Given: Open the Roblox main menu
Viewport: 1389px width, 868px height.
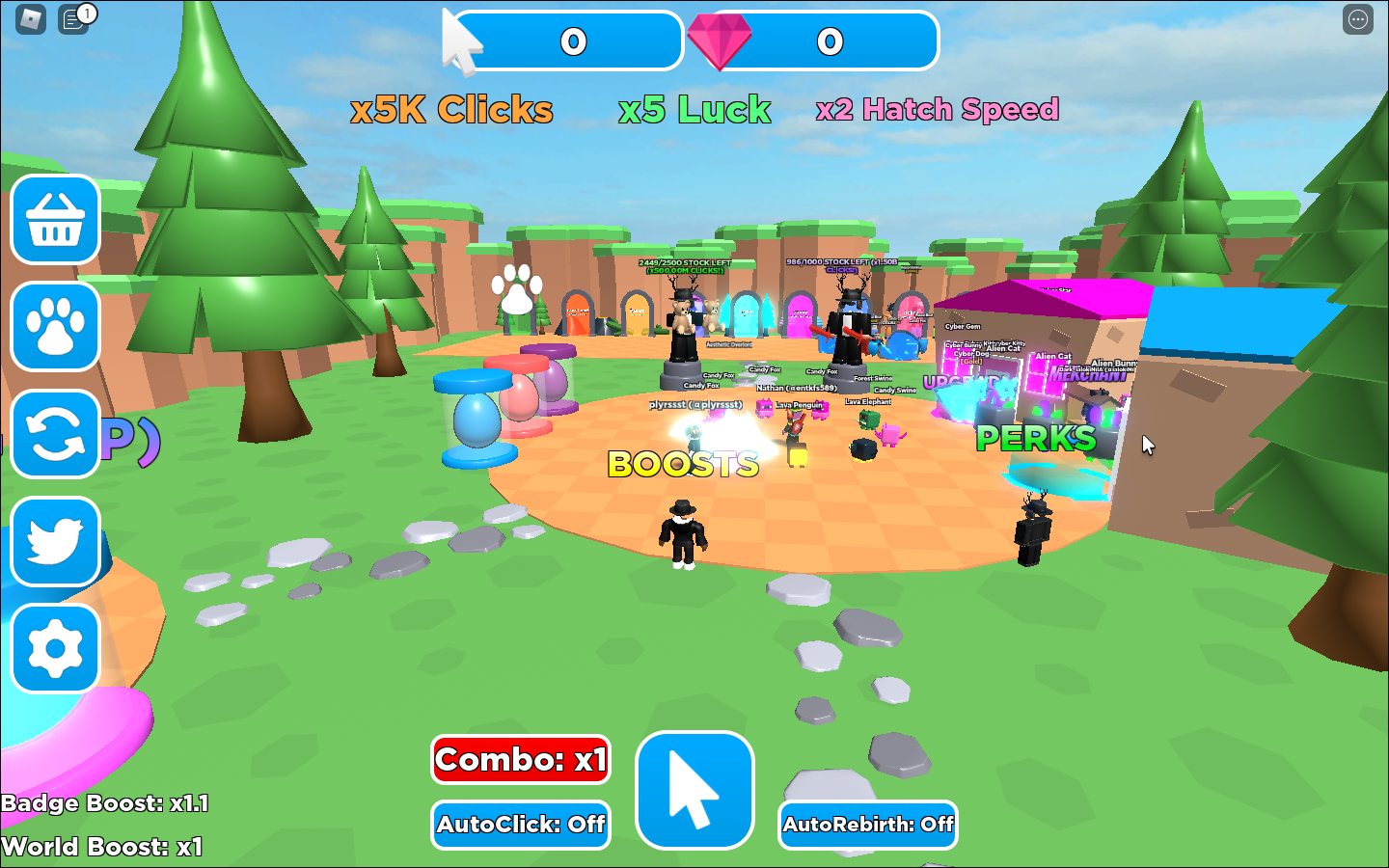Looking at the screenshot, I should 31,18.
